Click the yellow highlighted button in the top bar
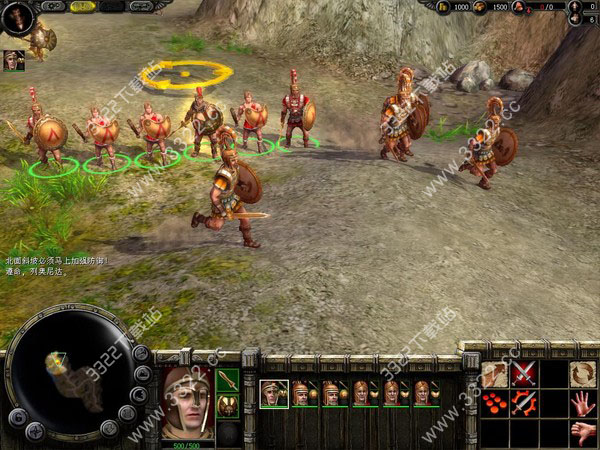 tap(83, 7)
